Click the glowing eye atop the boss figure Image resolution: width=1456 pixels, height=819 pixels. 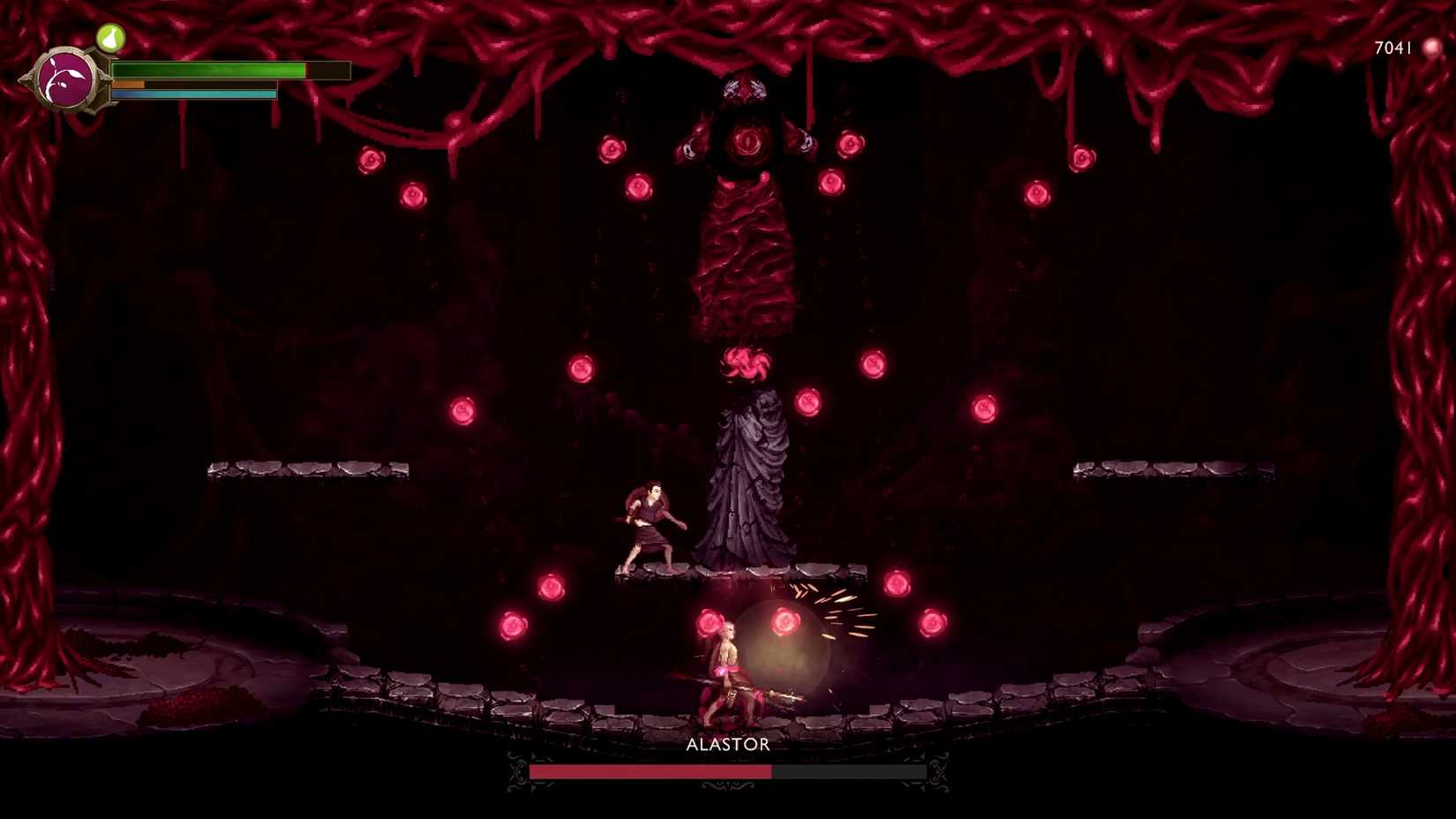(x=749, y=141)
